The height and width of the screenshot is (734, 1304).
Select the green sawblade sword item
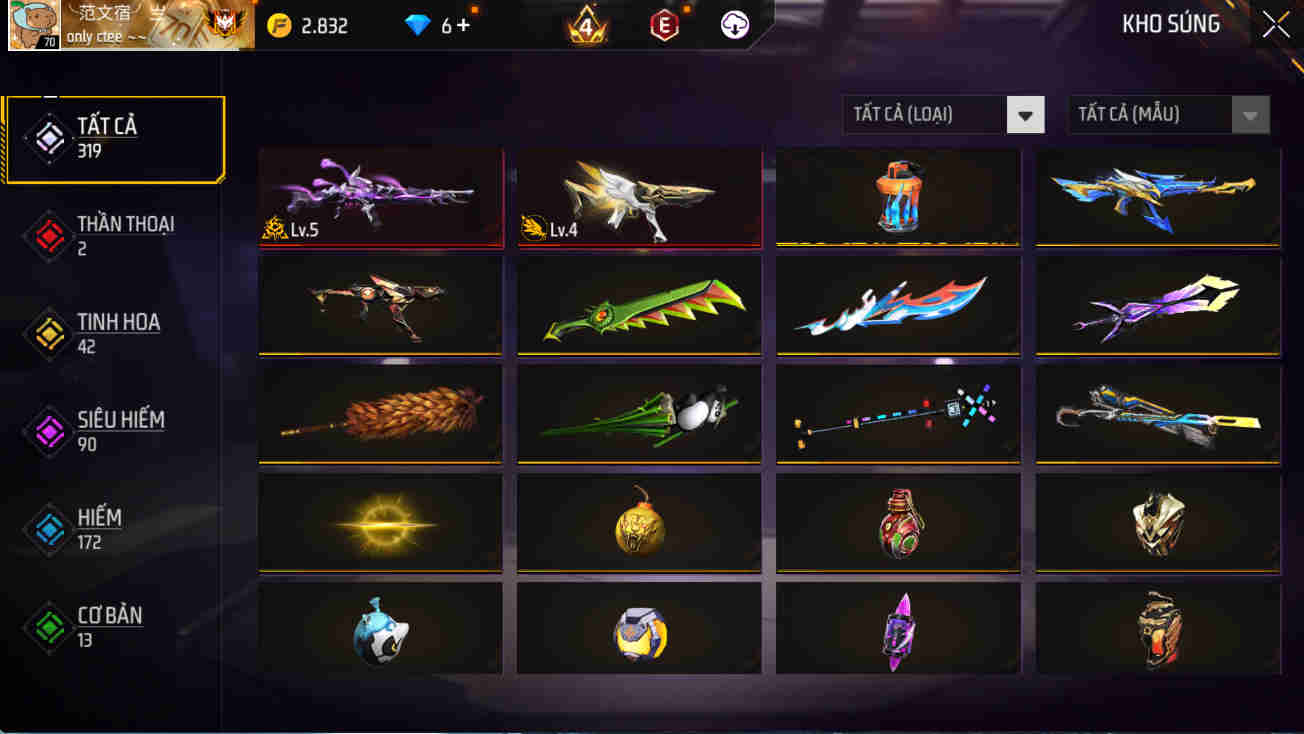(x=638, y=306)
